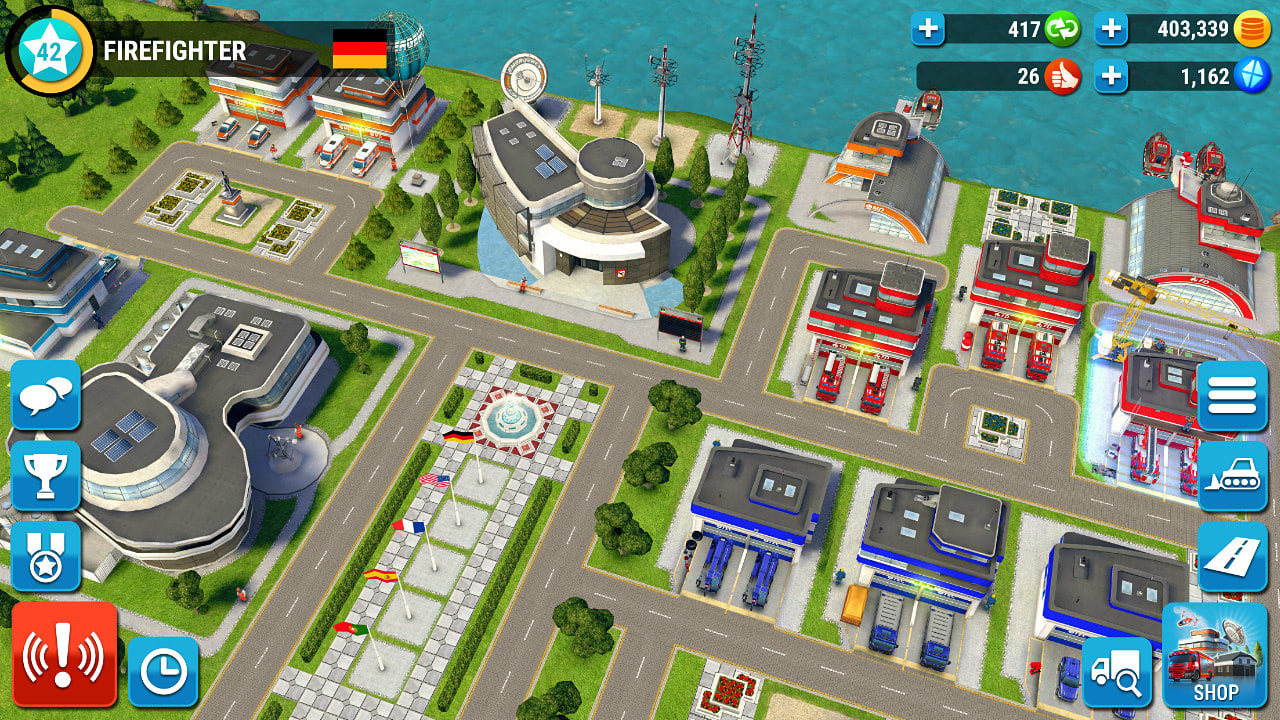Select the German flag beside FIREFIGHTER
Image resolution: width=1280 pixels, height=720 pixels.
[x=362, y=50]
